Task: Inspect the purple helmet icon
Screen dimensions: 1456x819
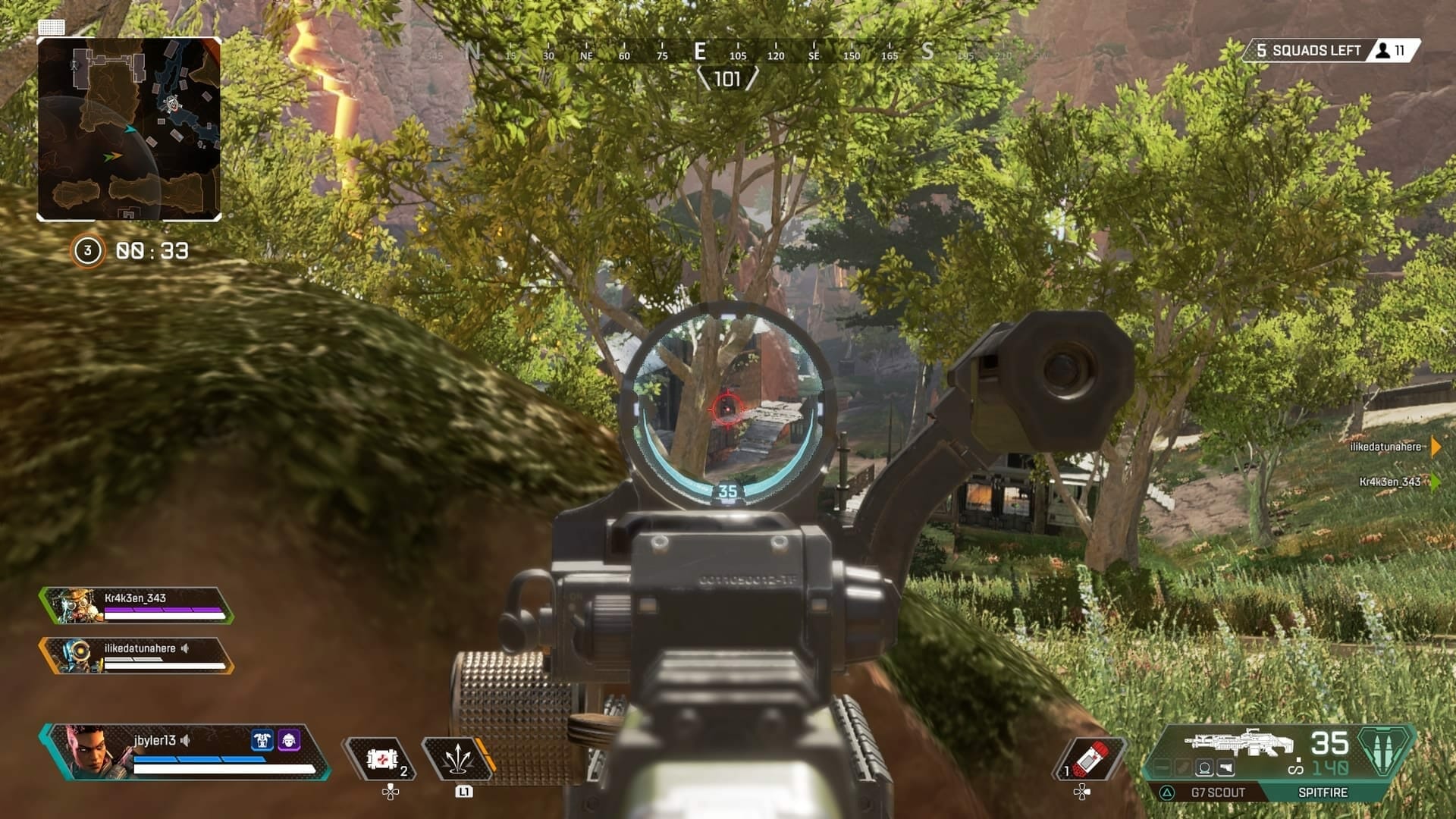Action: click(289, 740)
